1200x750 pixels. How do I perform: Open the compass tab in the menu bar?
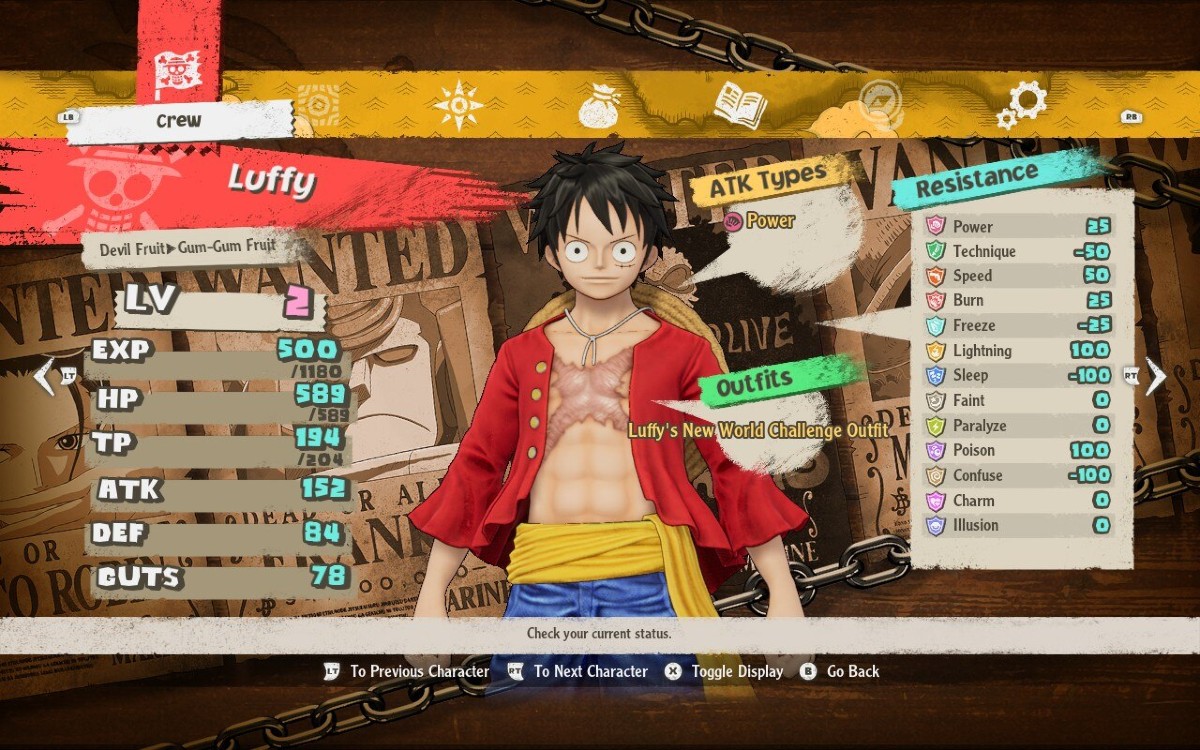tap(459, 104)
